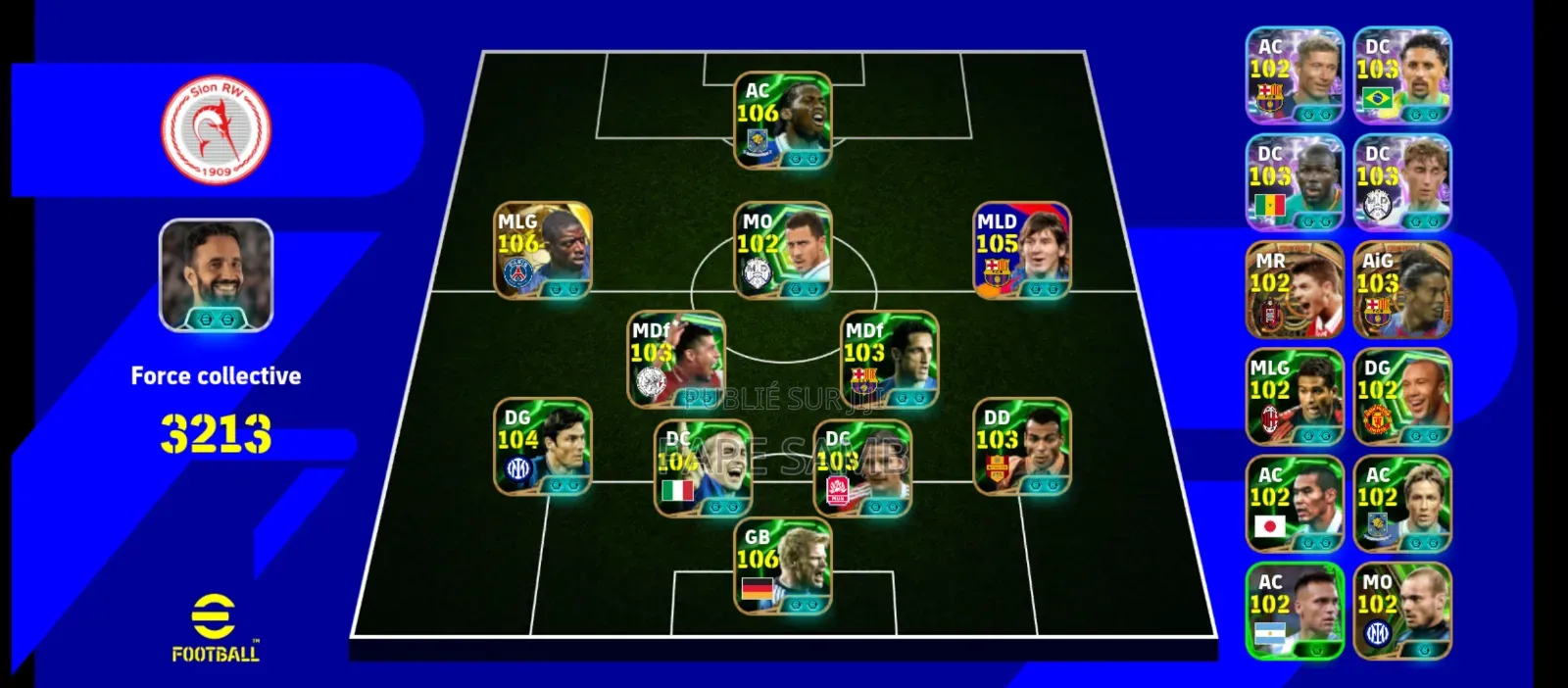Open the manager portrait card

[216, 275]
